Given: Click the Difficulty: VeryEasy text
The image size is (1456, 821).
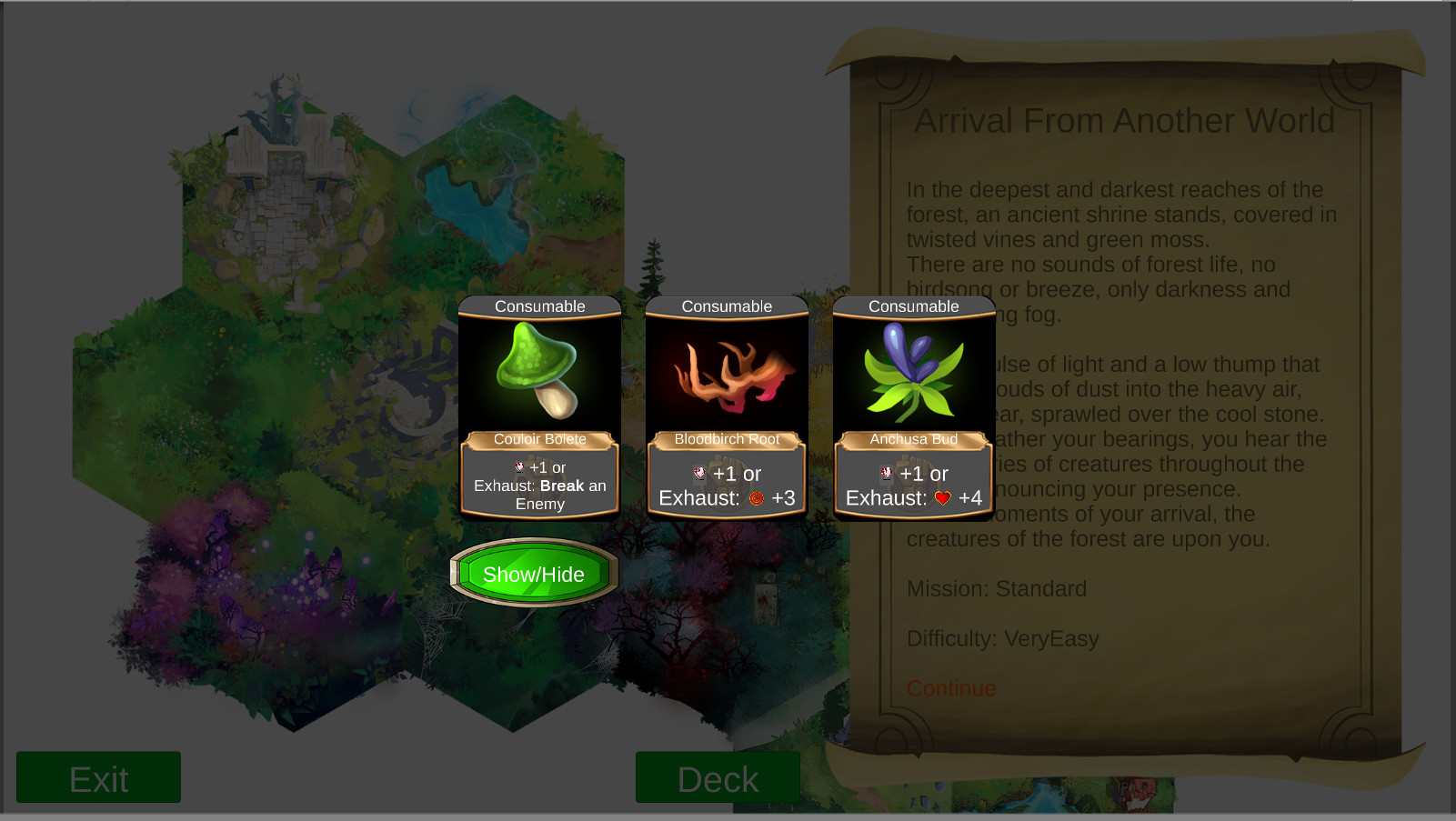Looking at the screenshot, I should tap(1002, 638).
